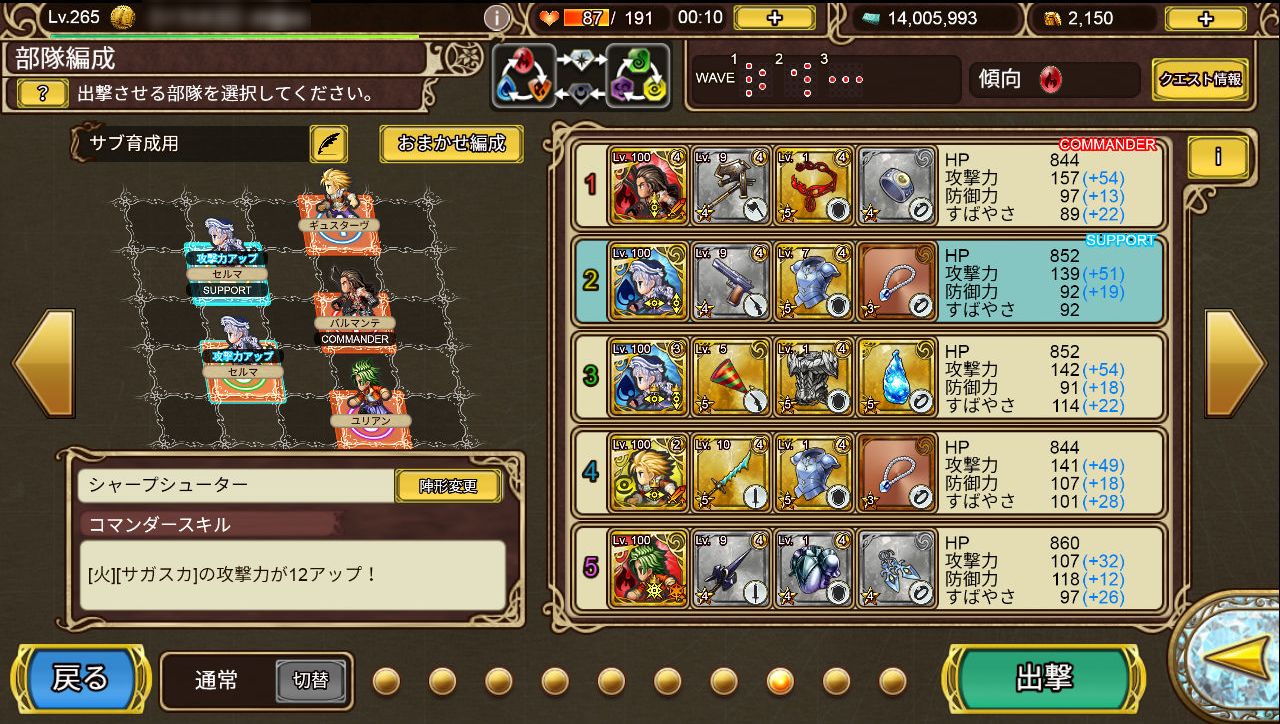Show previous party with left arrow
The height and width of the screenshot is (724, 1280).
40,363
